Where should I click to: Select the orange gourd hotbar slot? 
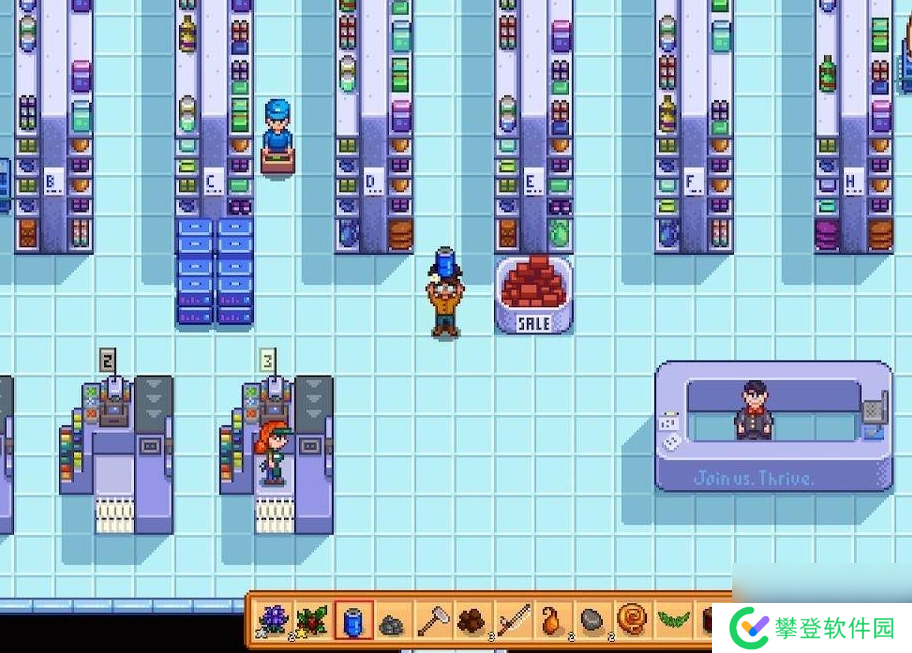point(551,622)
